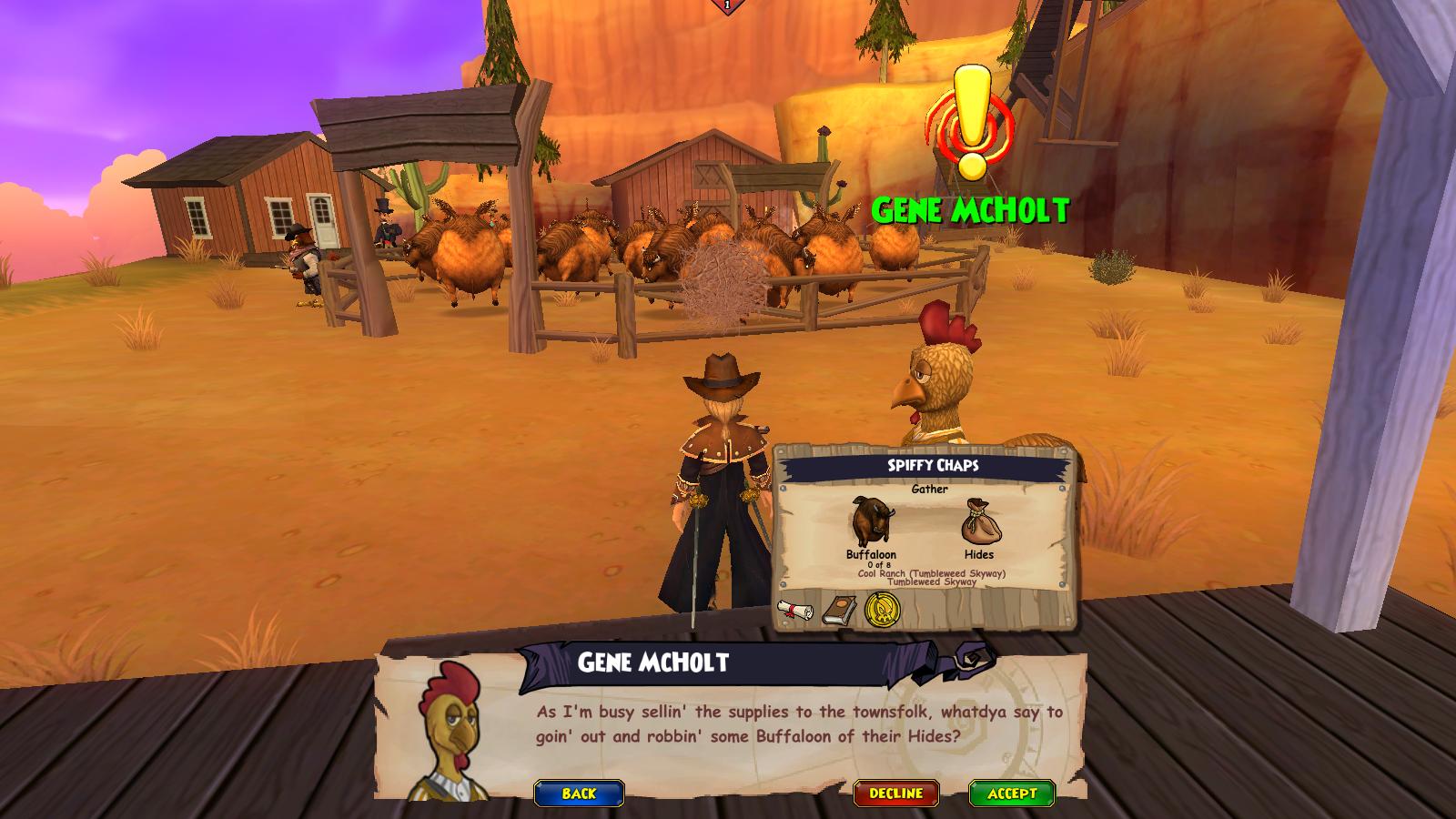This screenshot has width=1456, height=819.
Task: Click the Buffaloon quest objective icon
Action: pyautogui.click(x=871, y=522)
